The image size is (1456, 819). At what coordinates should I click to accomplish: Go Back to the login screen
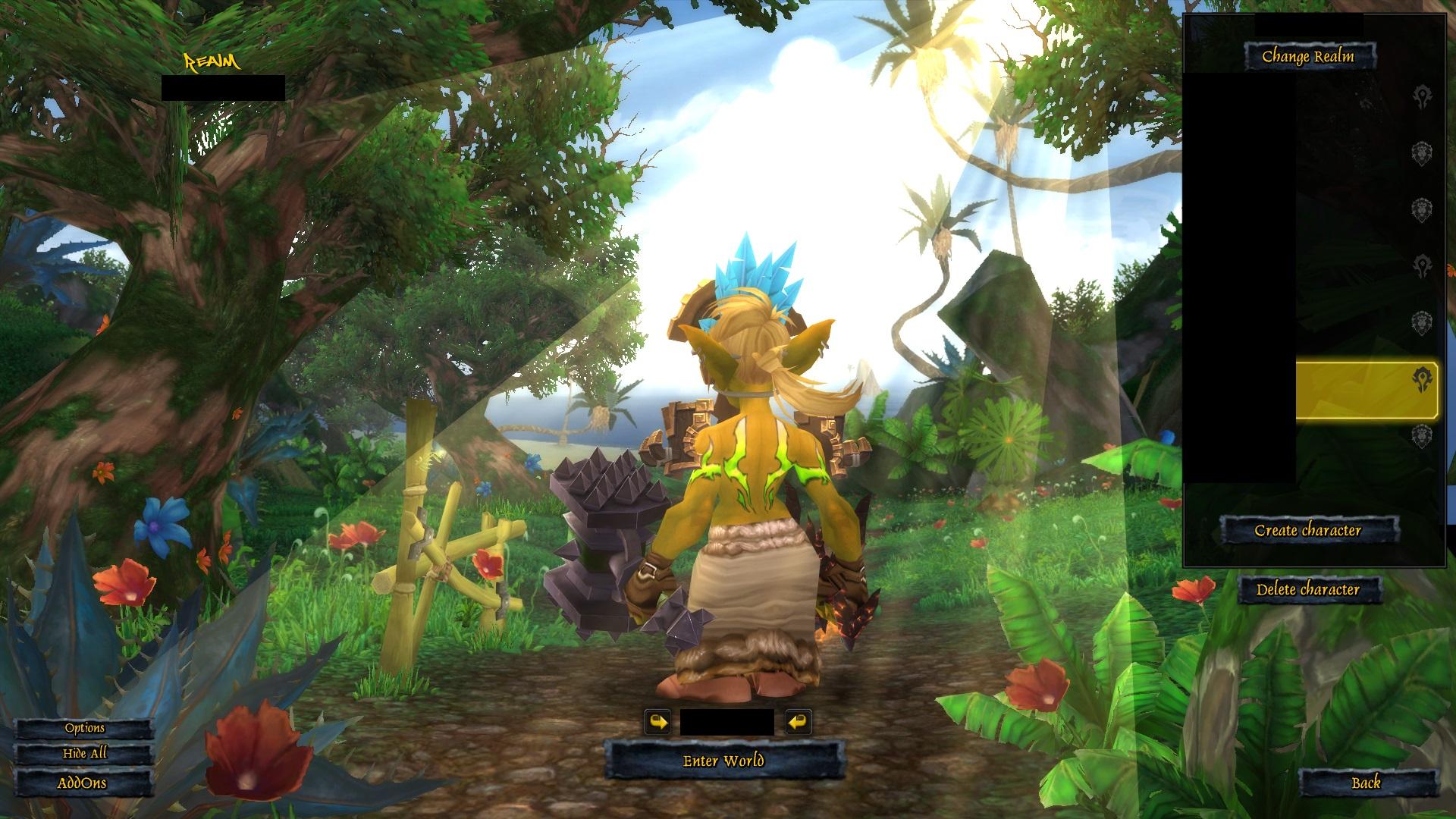click(x=1366, y=783)
